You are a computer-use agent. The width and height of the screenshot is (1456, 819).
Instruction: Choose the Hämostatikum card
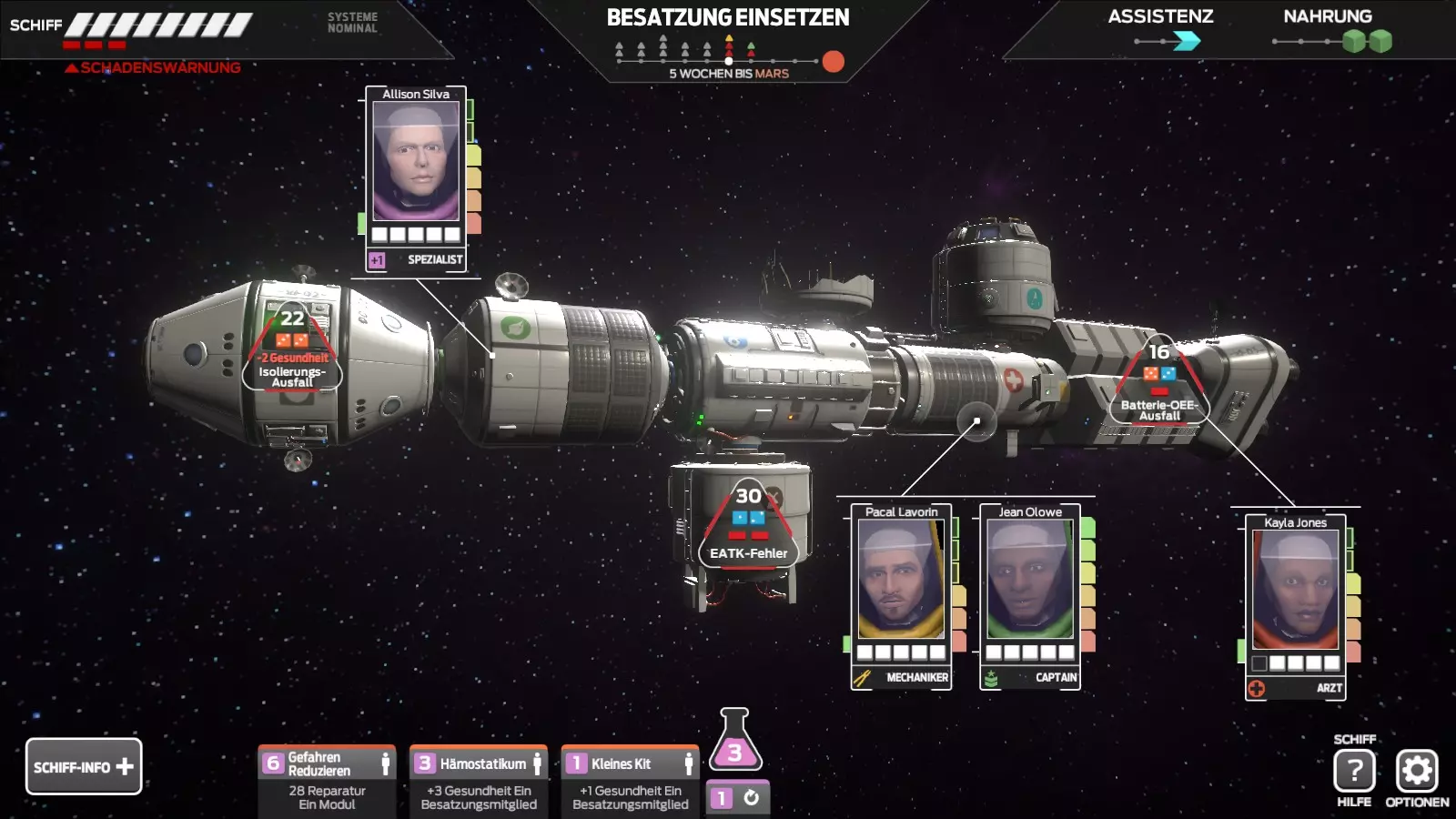(479, 781)
